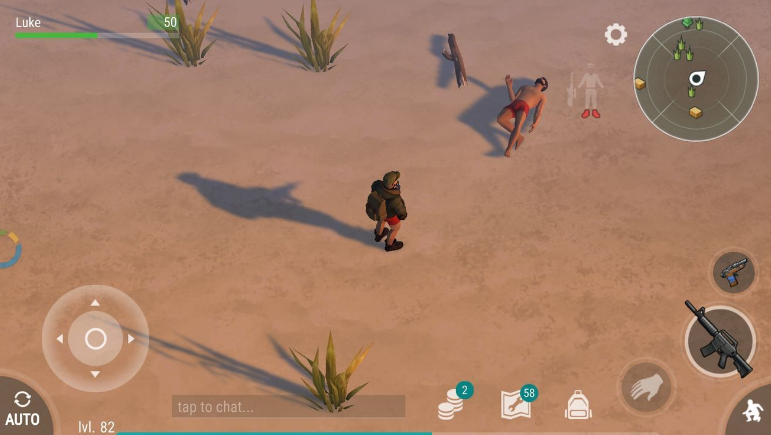The width and height of the screenshot is (771, 435).
Task: Switch to the pistol weapon
Action: pos(733,272)
